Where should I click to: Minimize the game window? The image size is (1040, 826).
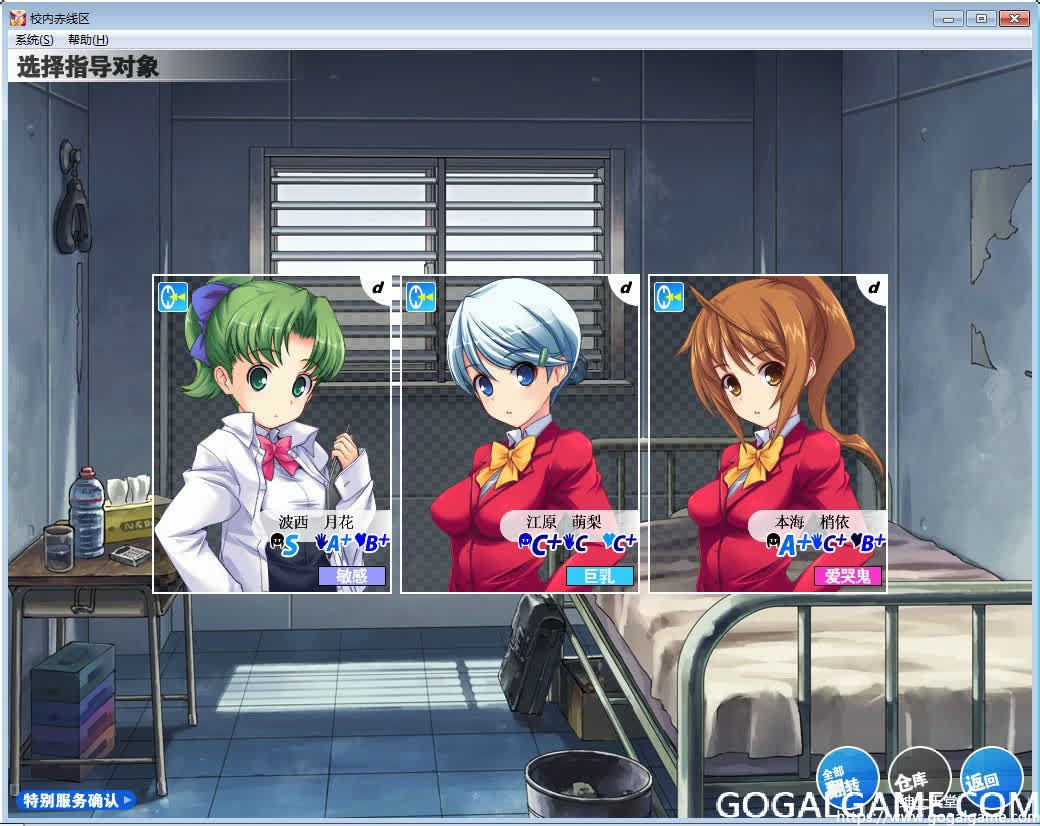pos(948,18)
